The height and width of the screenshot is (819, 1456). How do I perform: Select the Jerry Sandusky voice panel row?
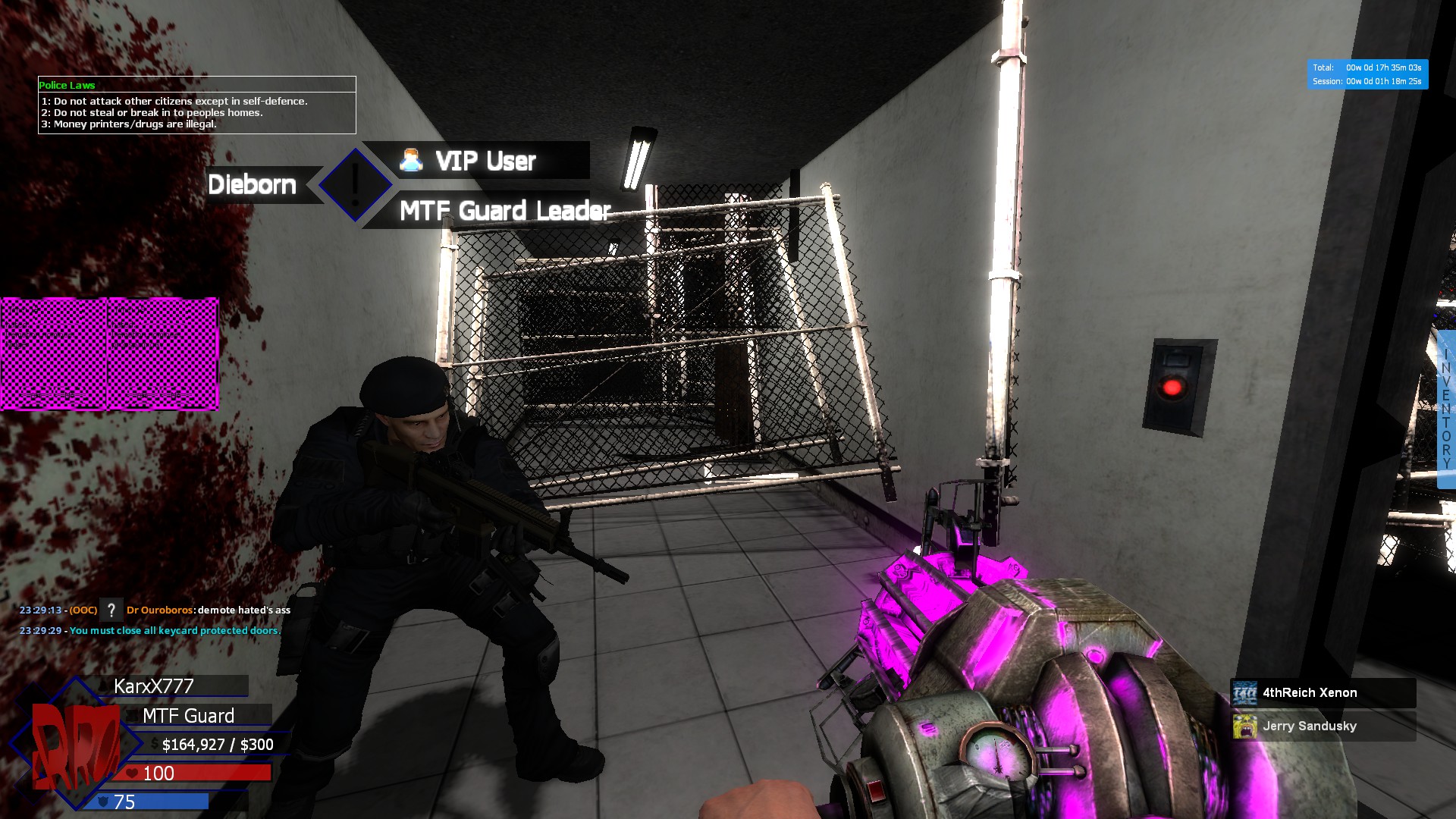click(x=1323, y=726)
